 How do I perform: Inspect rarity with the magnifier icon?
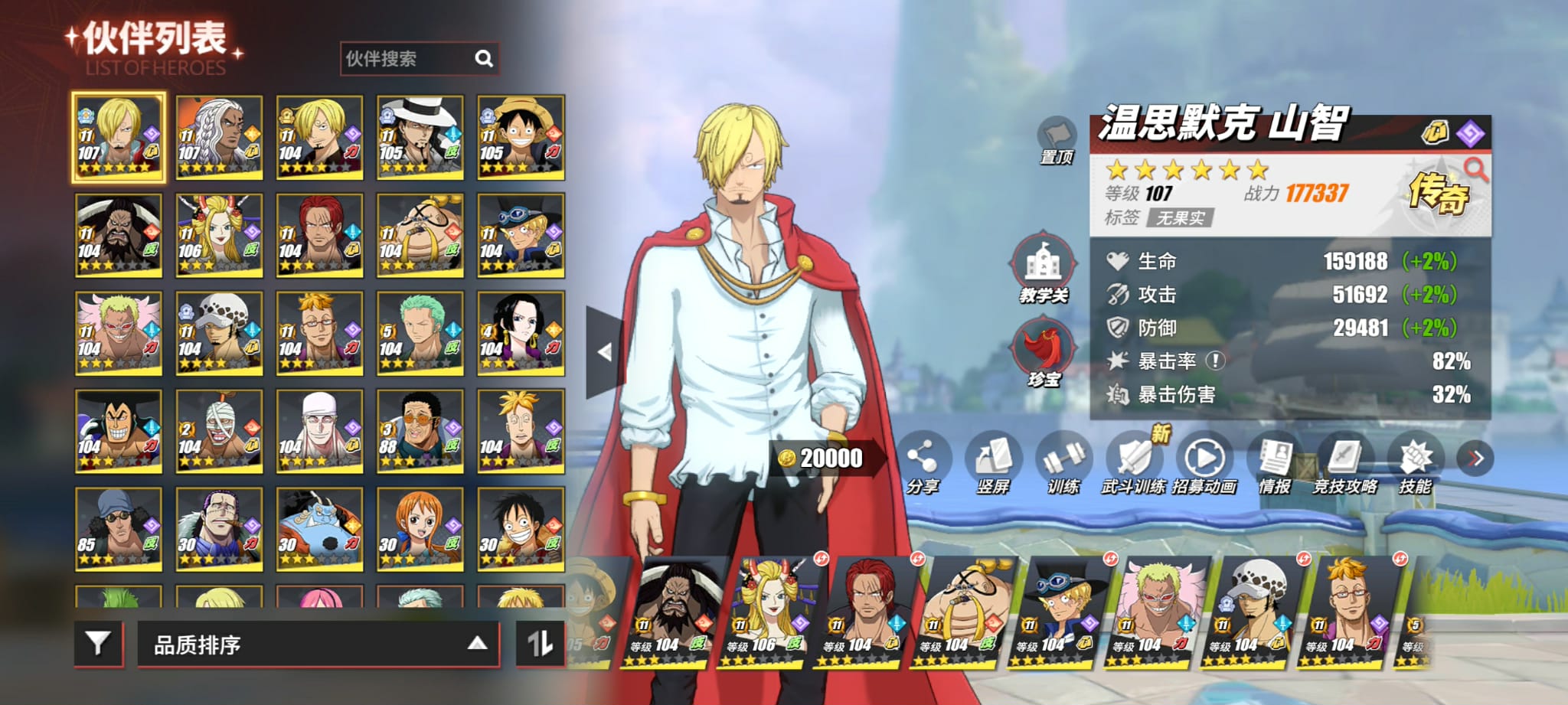1475,169
